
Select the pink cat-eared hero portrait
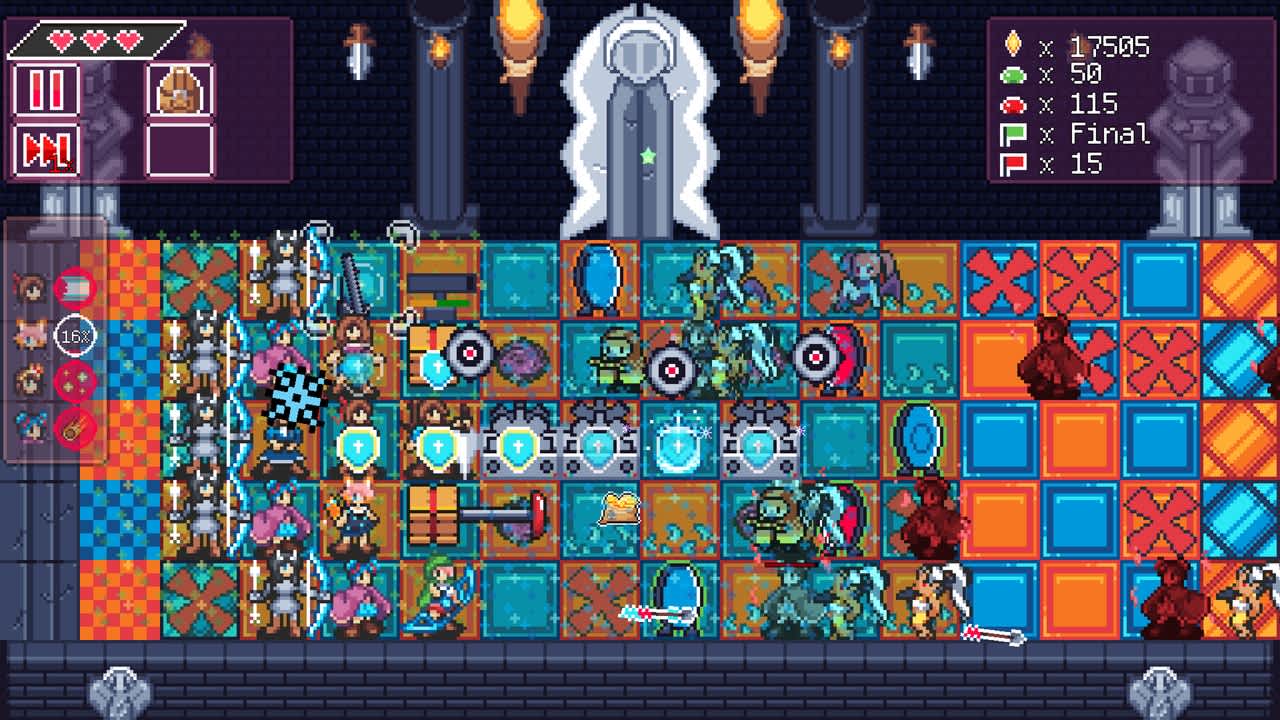[x=29, y=333]
